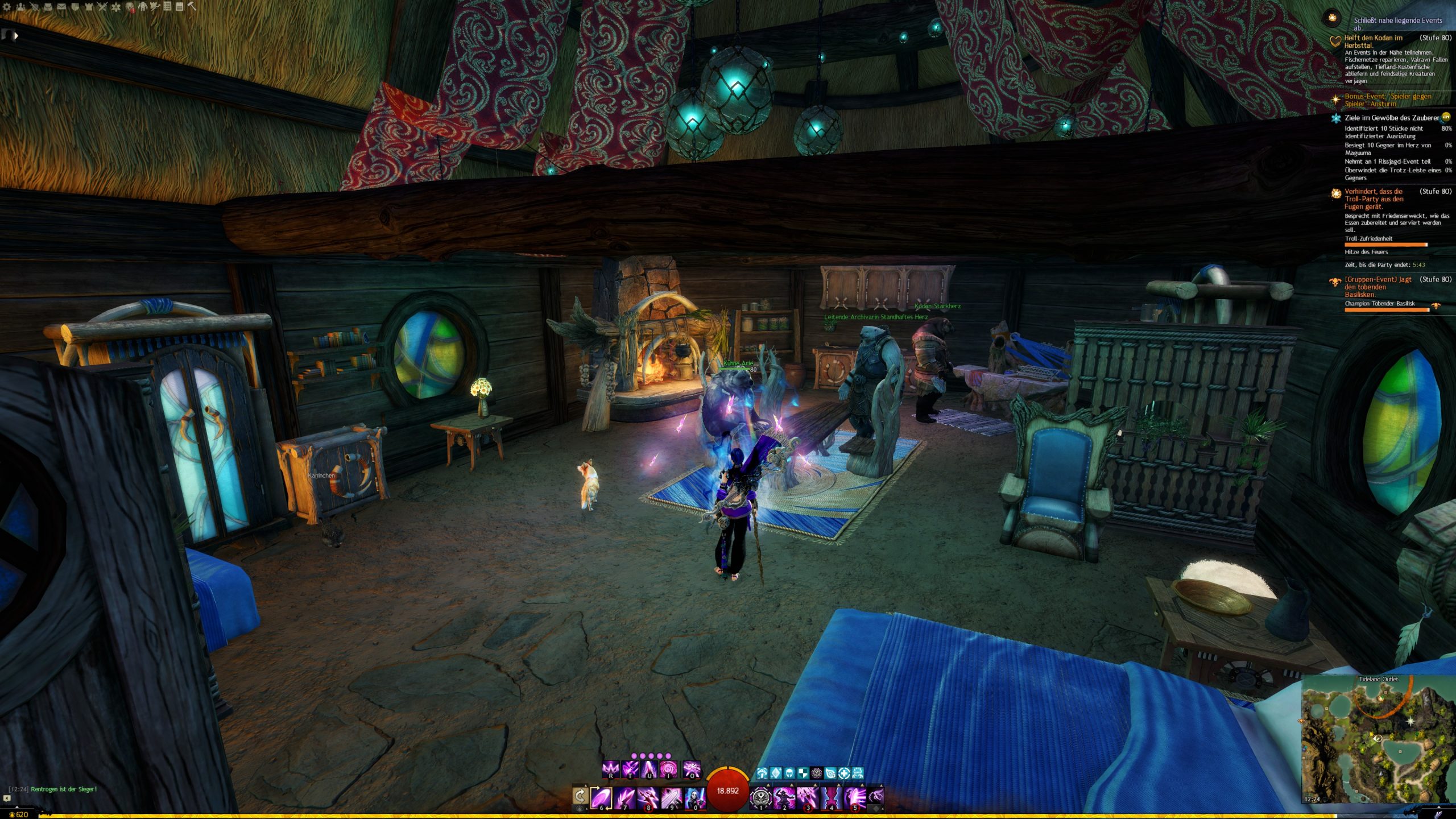Open the Gewölbe des Zauberers objectives
The height and width of the screenshot is (819, 1456).
(1391, 118)
